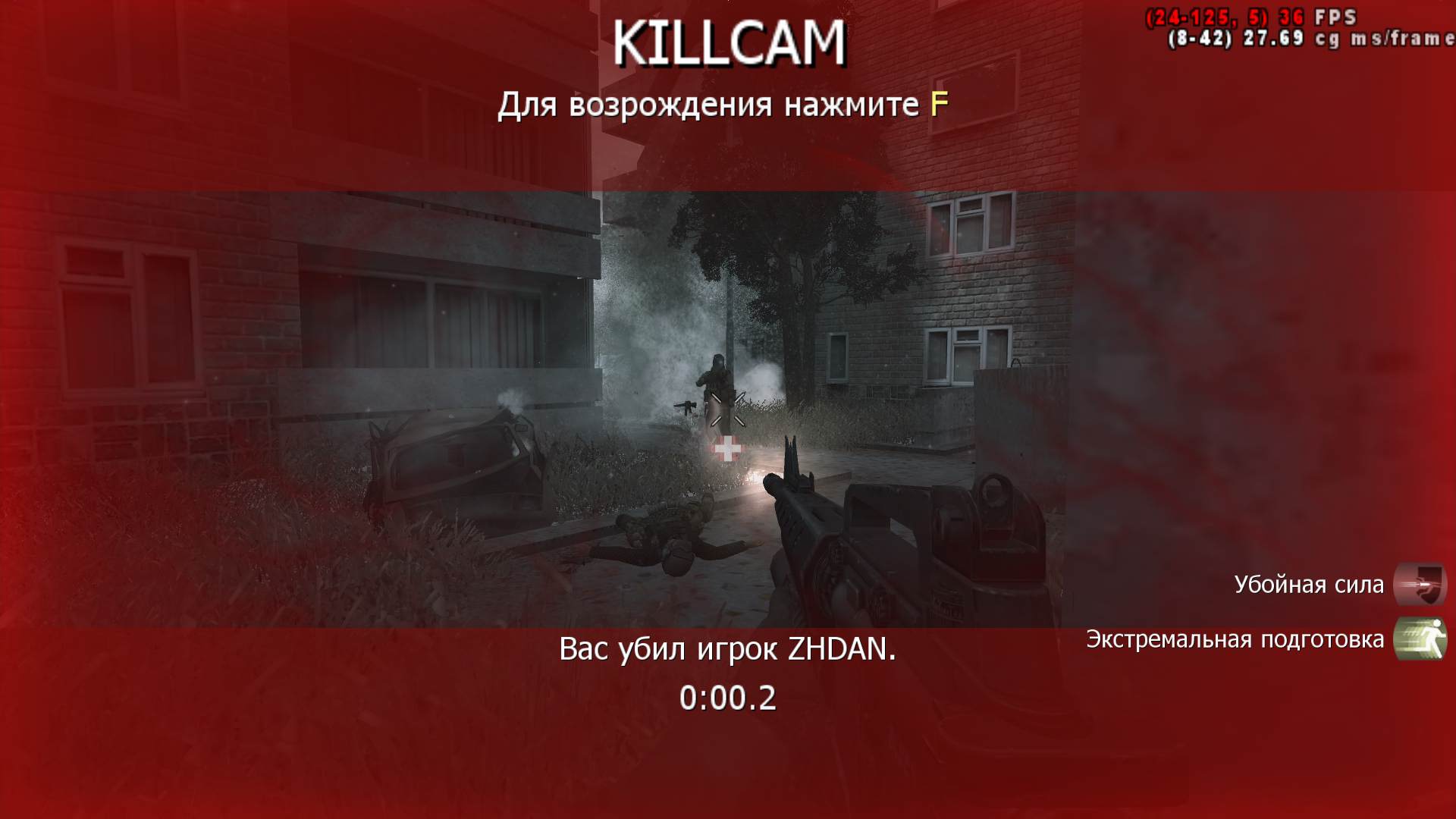The width and height of the screenshot is (1456, 819).
Task: Click the 0:00.2 respawn timer
Action: 729,699
